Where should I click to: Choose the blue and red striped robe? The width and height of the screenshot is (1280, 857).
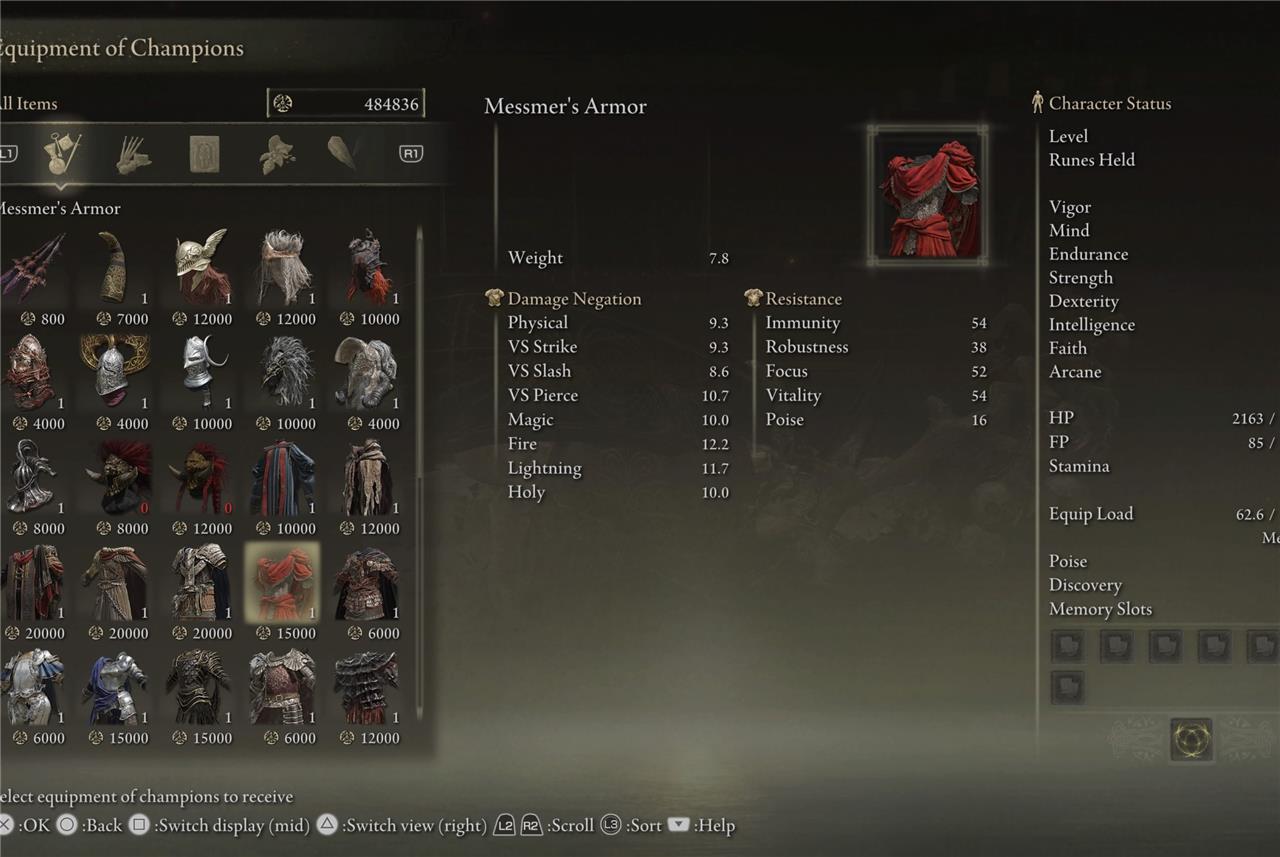tap(285, 477)
